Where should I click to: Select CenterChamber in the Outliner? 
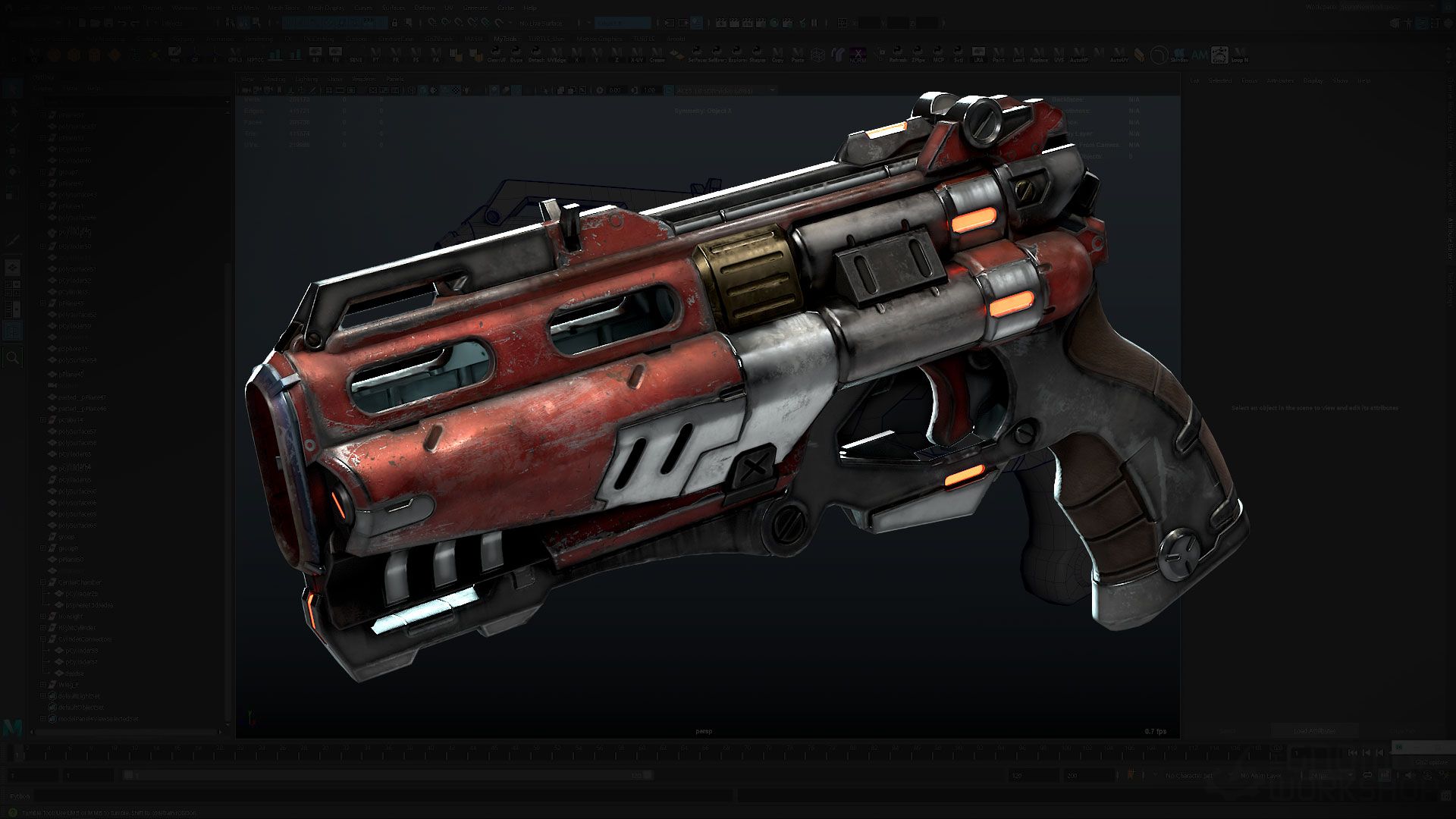point(80,582)
